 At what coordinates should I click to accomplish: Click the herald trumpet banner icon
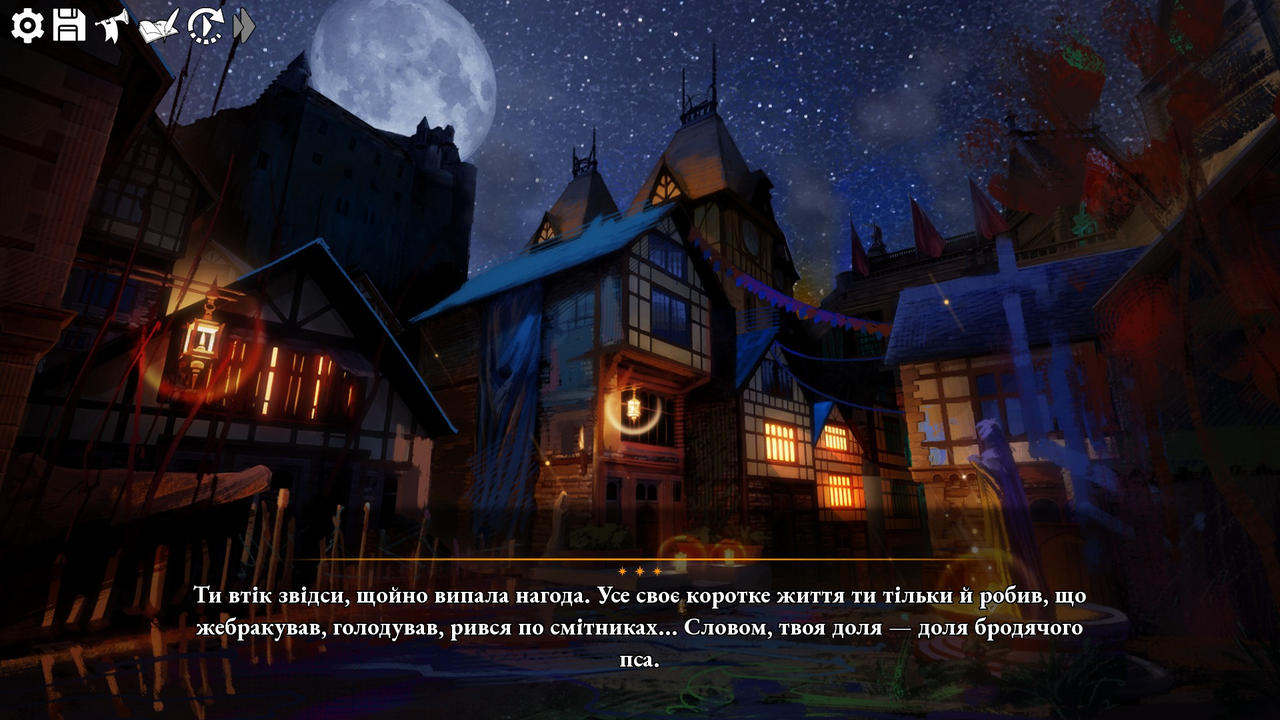[112, 25]
